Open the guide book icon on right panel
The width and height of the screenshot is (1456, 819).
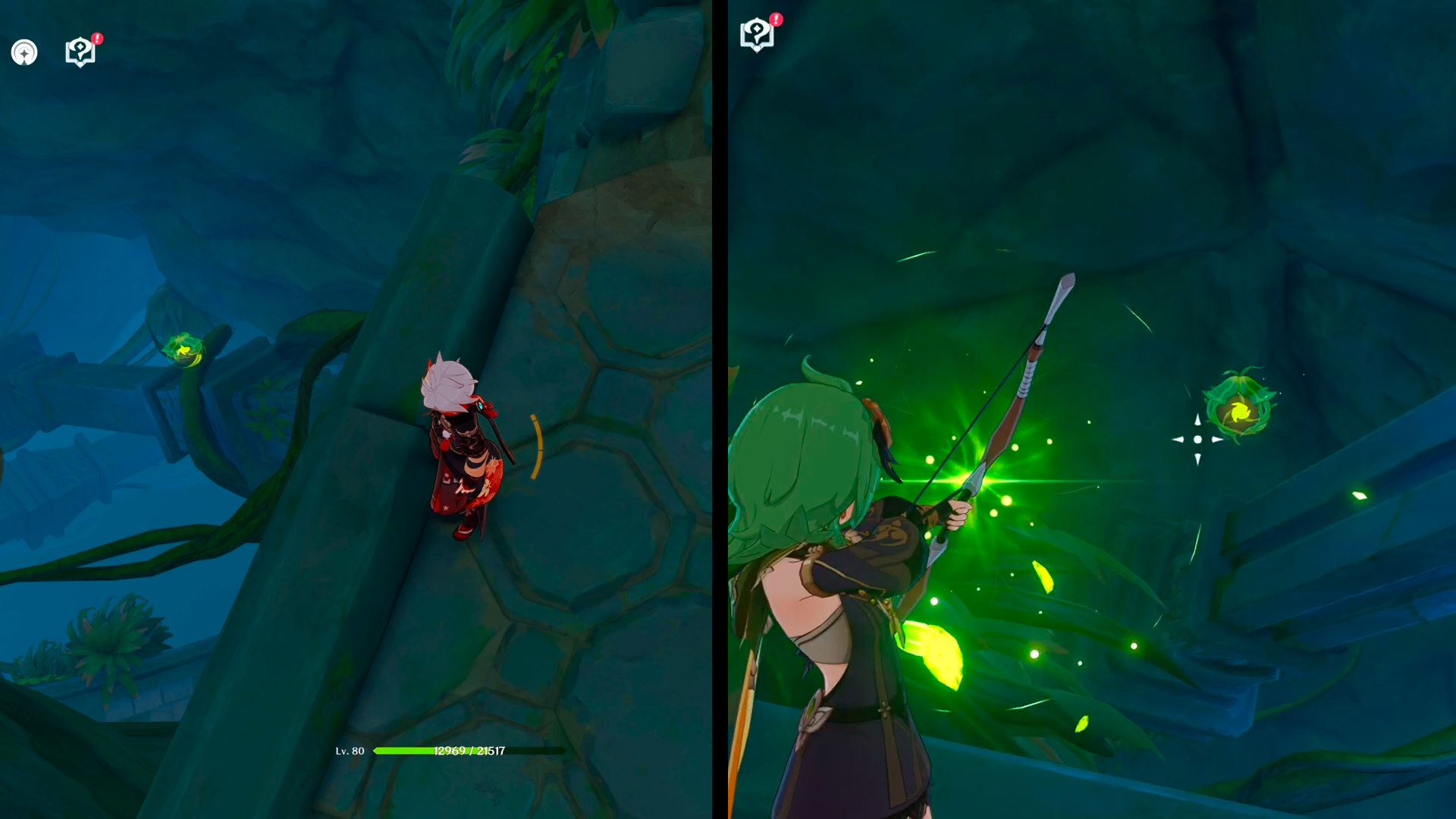(x=755, y=34)
